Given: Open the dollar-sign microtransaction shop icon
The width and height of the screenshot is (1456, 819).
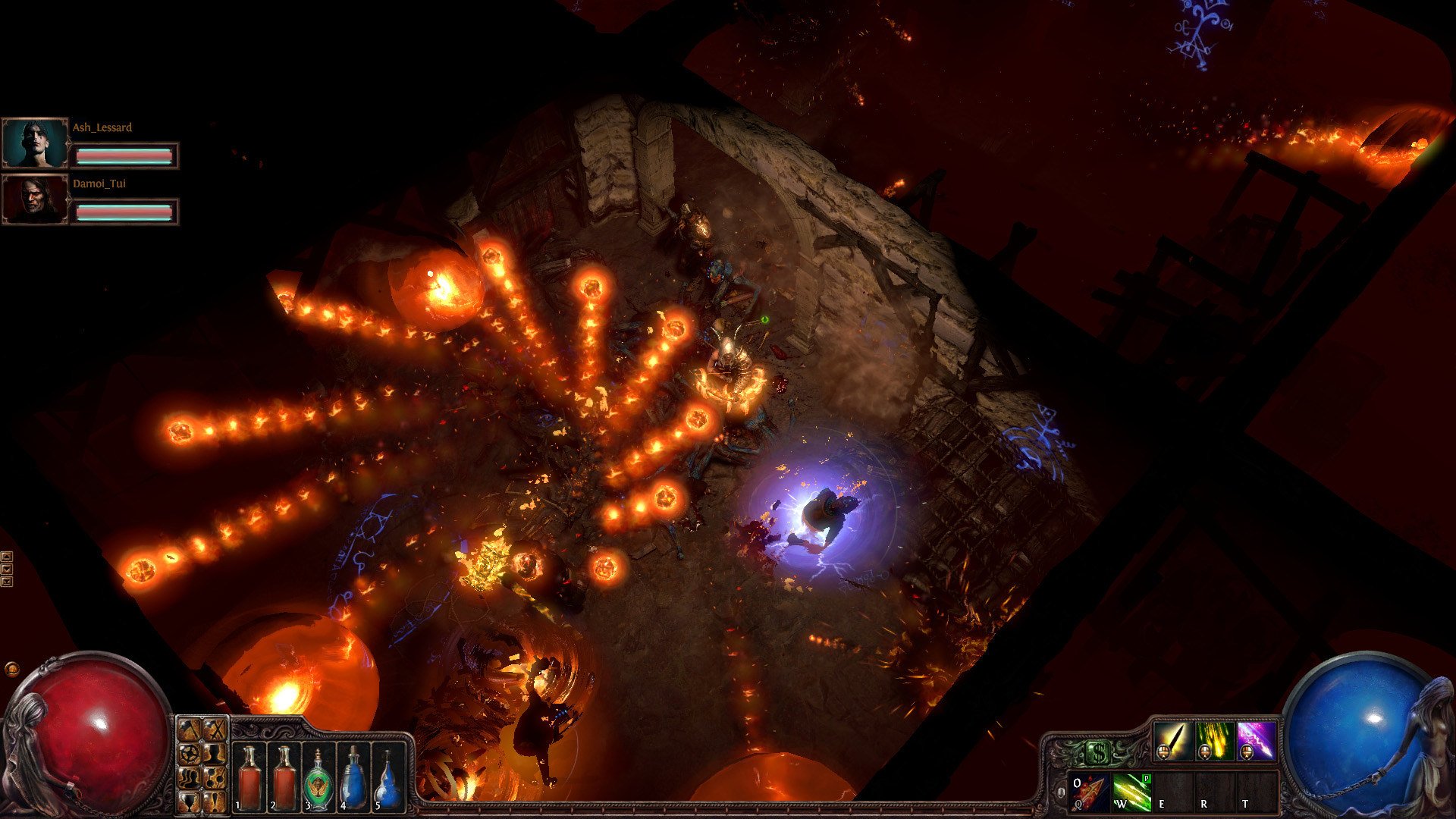Looking at the screenshot, I should [1099, 751].
